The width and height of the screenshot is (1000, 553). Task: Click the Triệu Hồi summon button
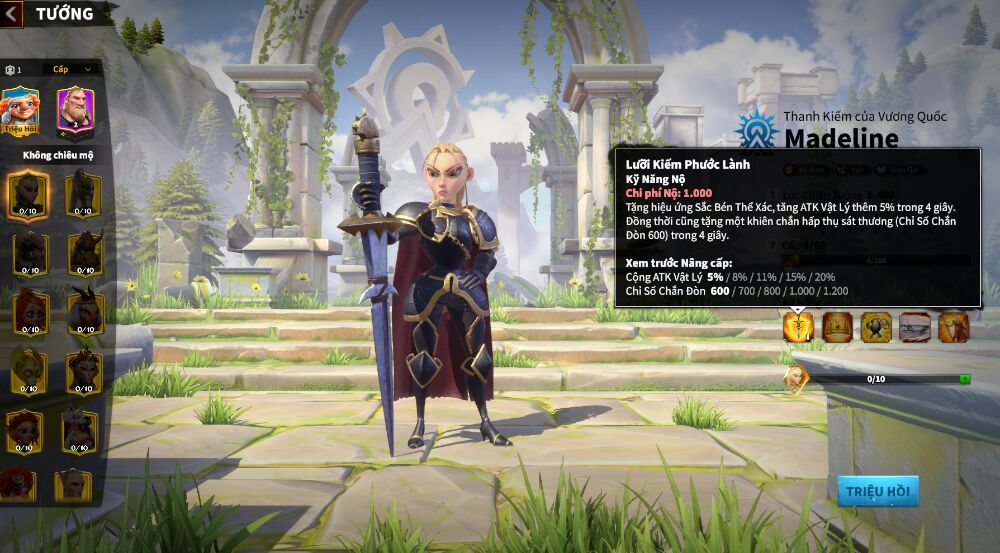(x=877, y=491)
